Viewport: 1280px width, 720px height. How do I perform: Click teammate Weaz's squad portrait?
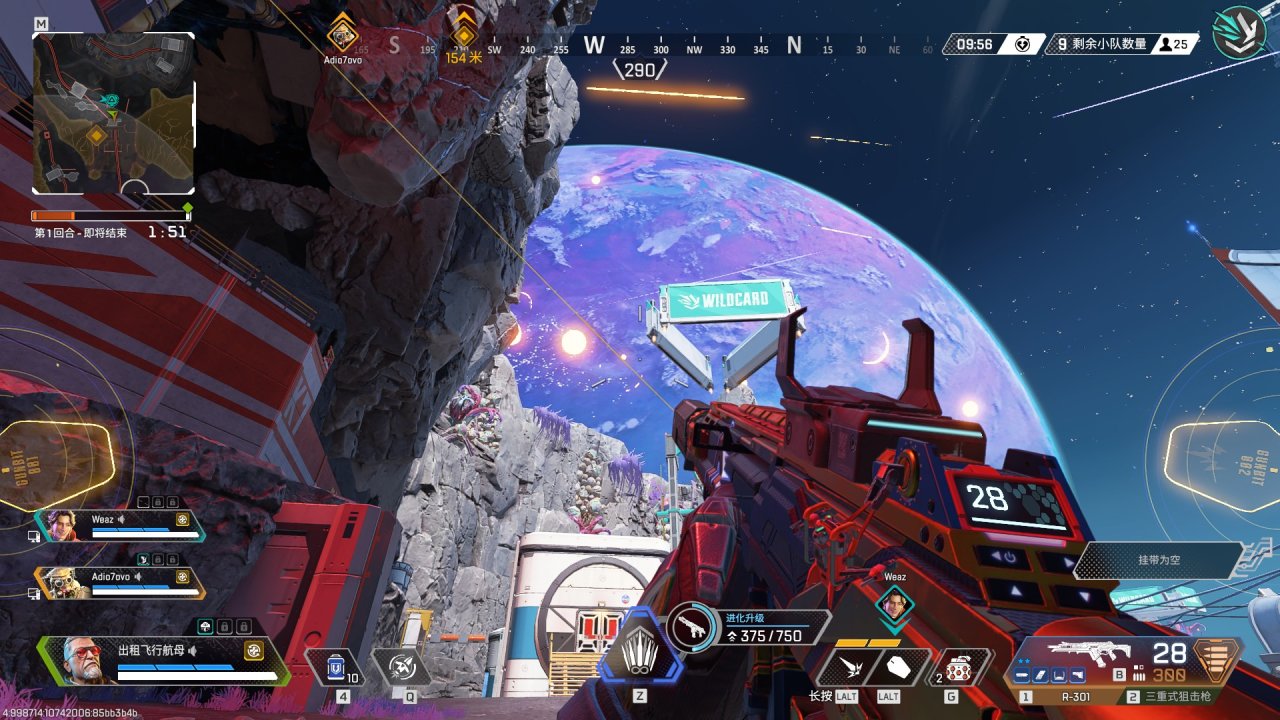(62, 525)
